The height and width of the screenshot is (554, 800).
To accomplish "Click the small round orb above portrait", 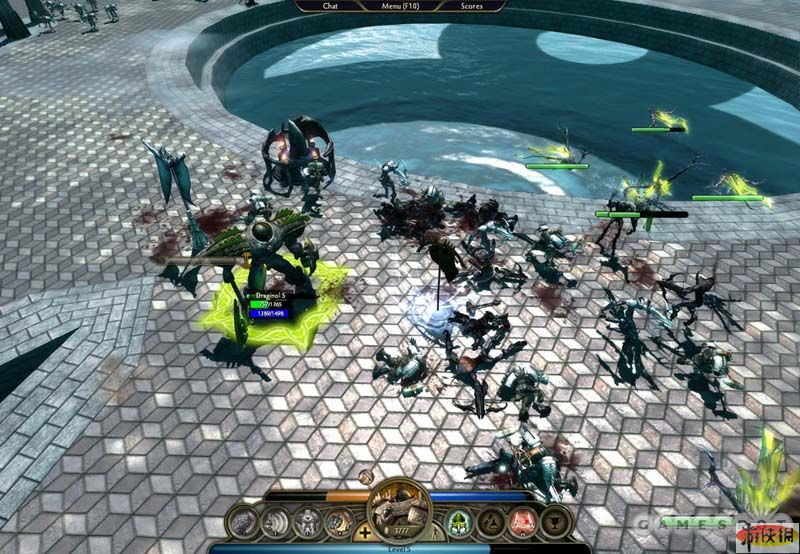I will tap(367, 478).
